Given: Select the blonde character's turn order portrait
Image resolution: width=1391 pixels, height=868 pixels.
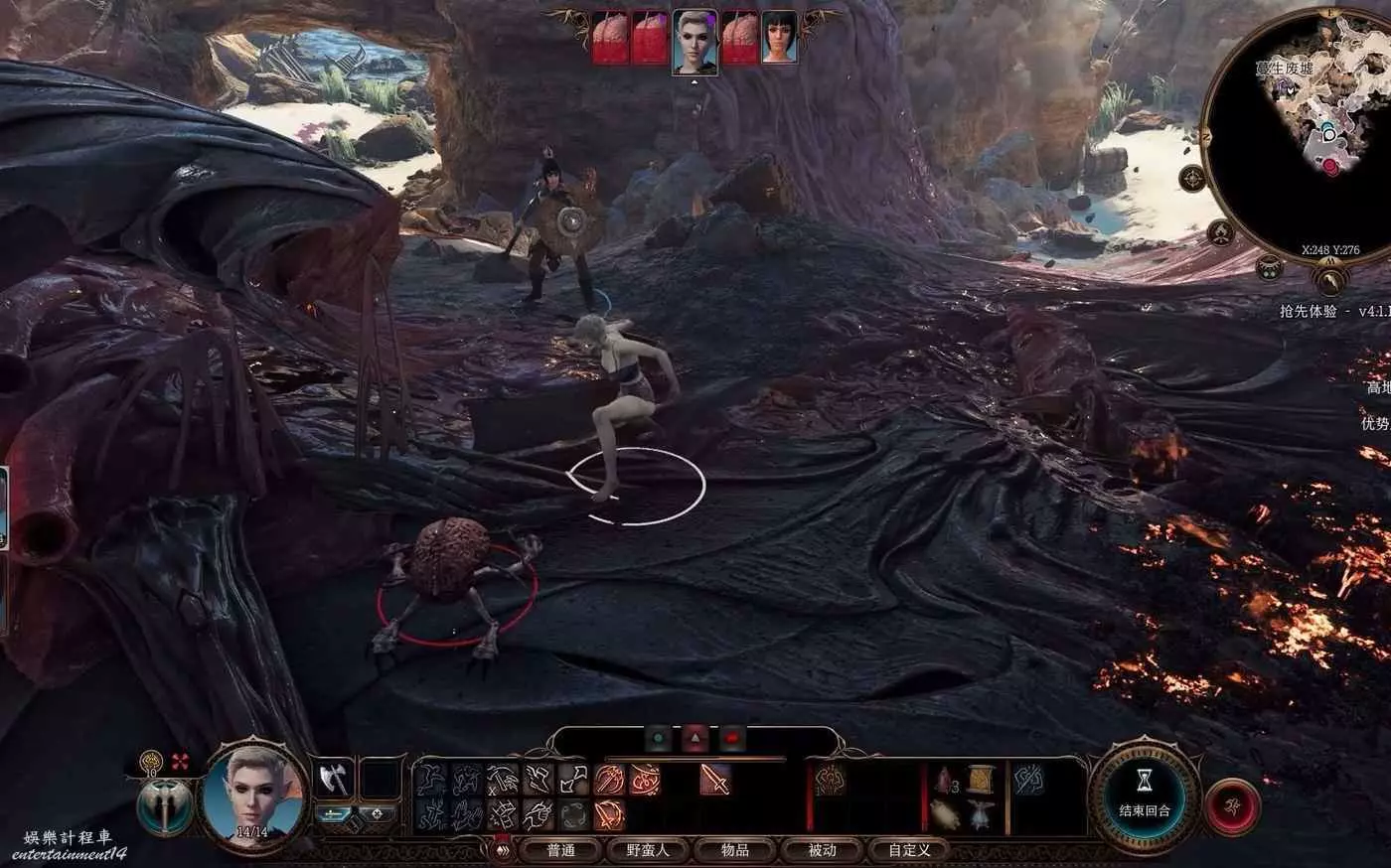Looking at the screenshot, I should coord(695,41).
